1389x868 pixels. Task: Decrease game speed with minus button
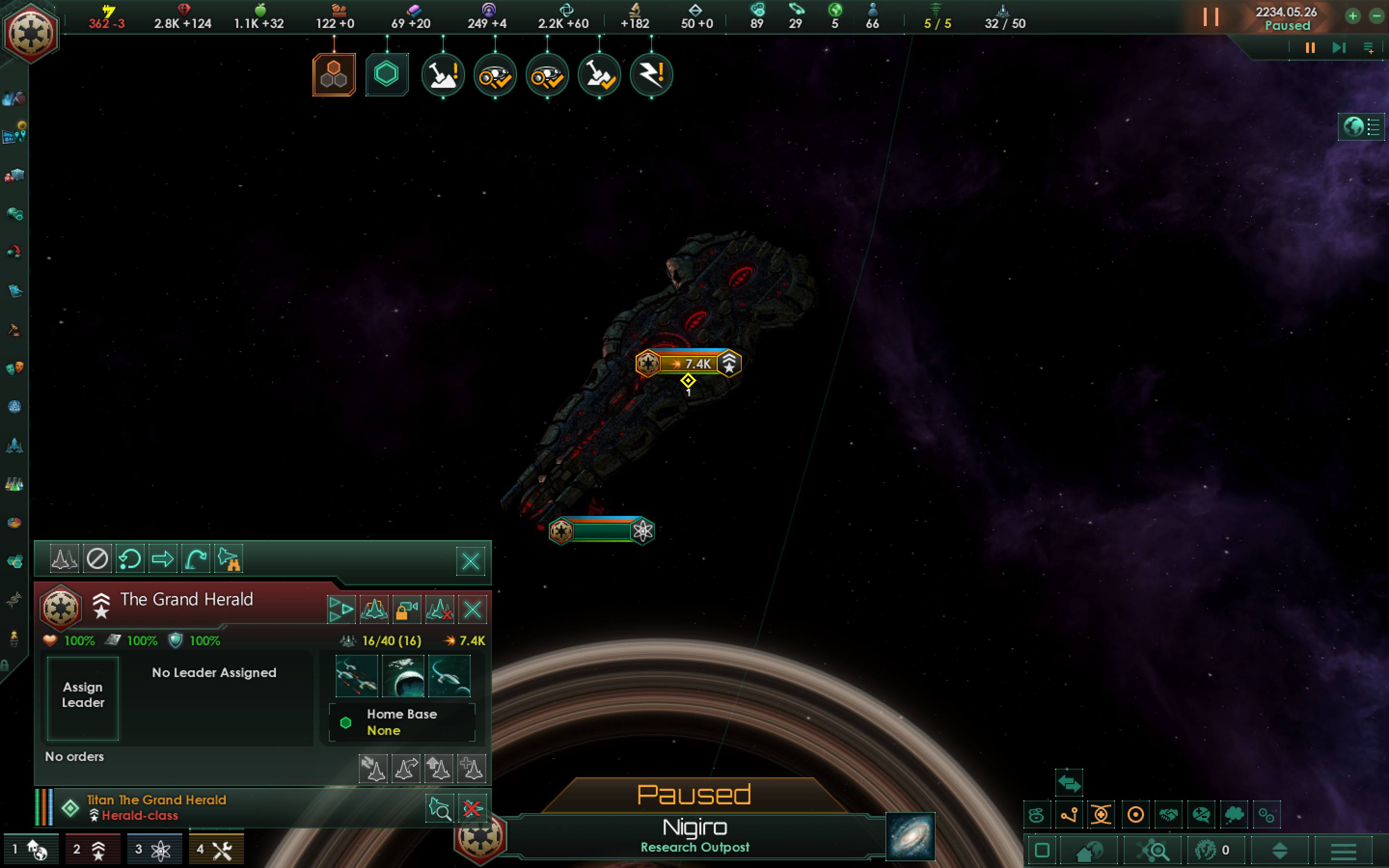coord(1376,16)
